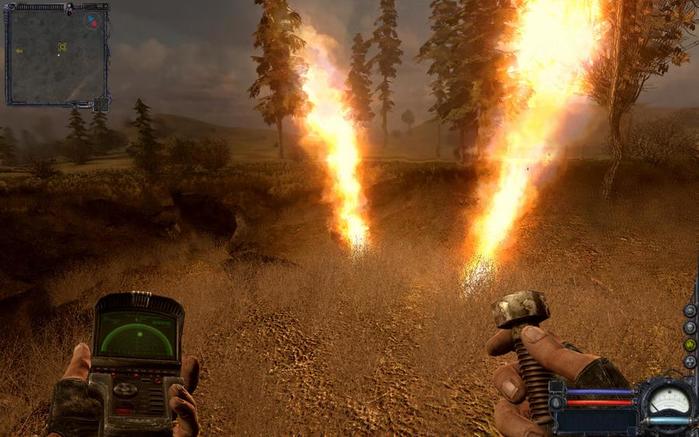Viewport: 699px width, 437px height.
Task: Select the red and blue compass on minimap
Action: 92,20
